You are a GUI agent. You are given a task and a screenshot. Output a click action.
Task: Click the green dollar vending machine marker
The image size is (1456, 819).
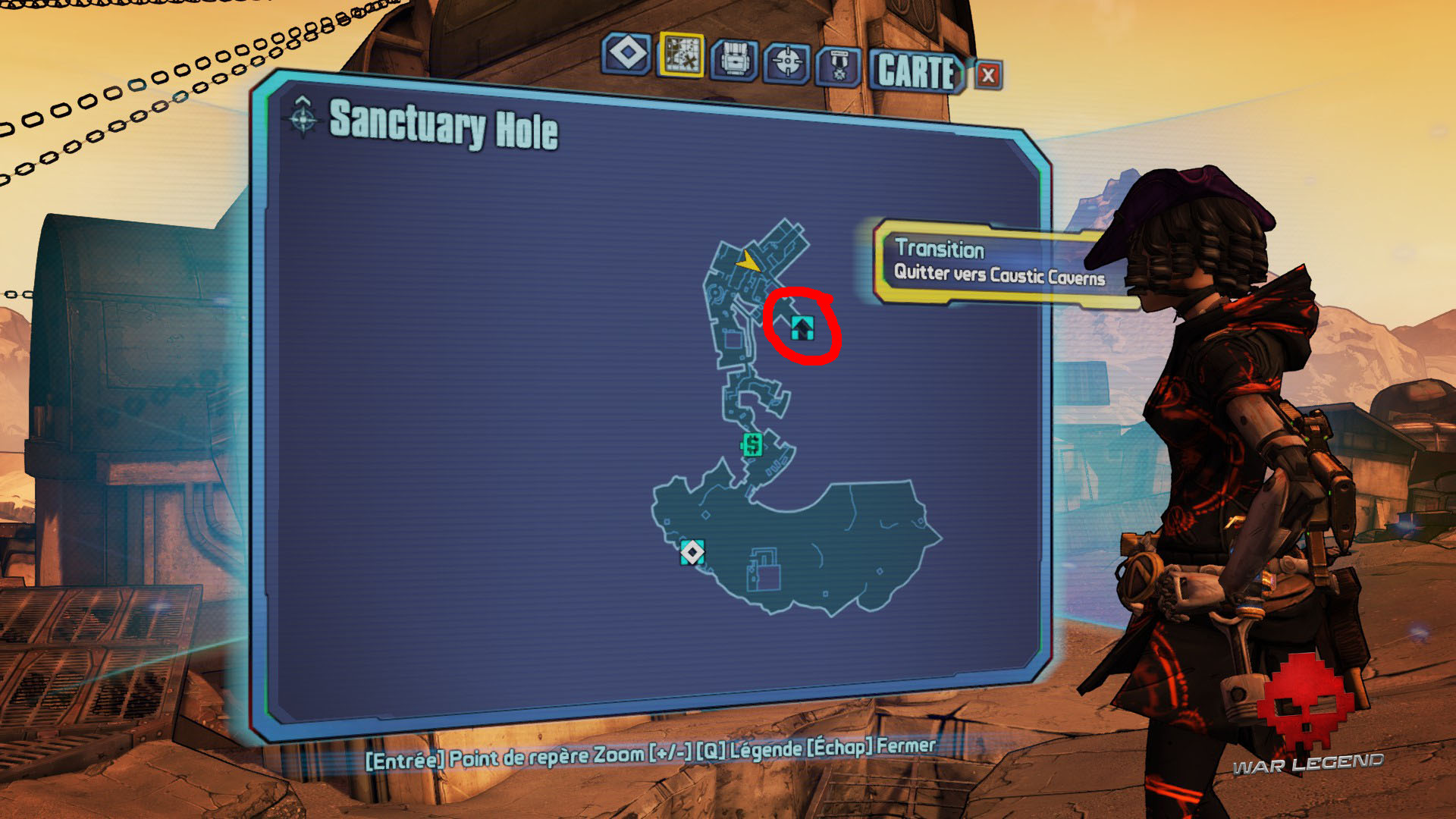click(752, 444)
